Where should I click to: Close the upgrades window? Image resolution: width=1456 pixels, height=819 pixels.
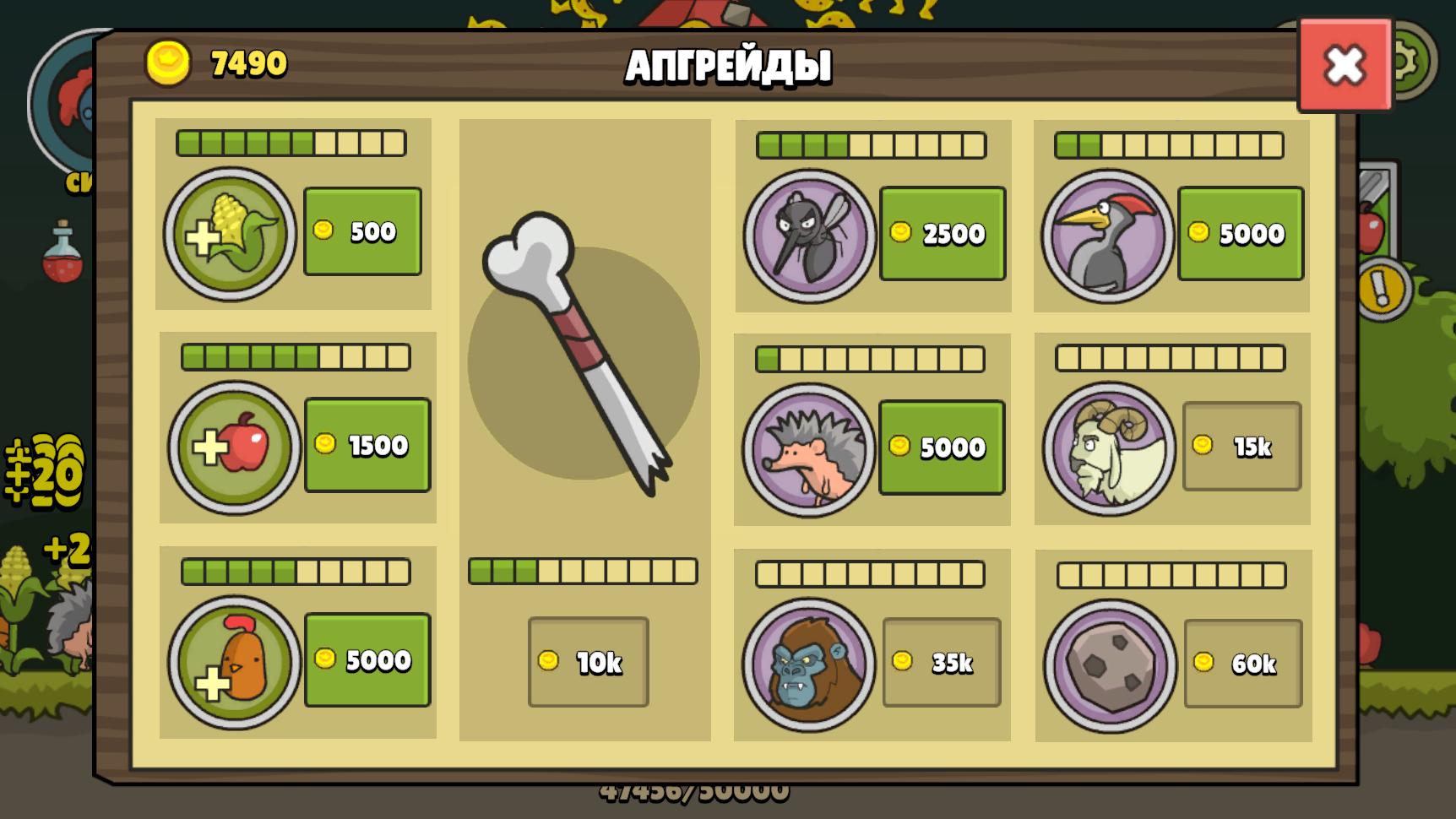tap(1345, 65)
